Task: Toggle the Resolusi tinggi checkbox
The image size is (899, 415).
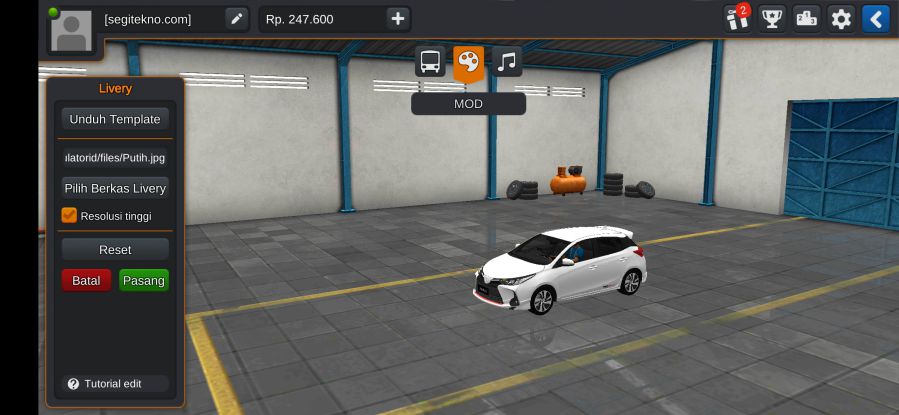Action: 69,215
